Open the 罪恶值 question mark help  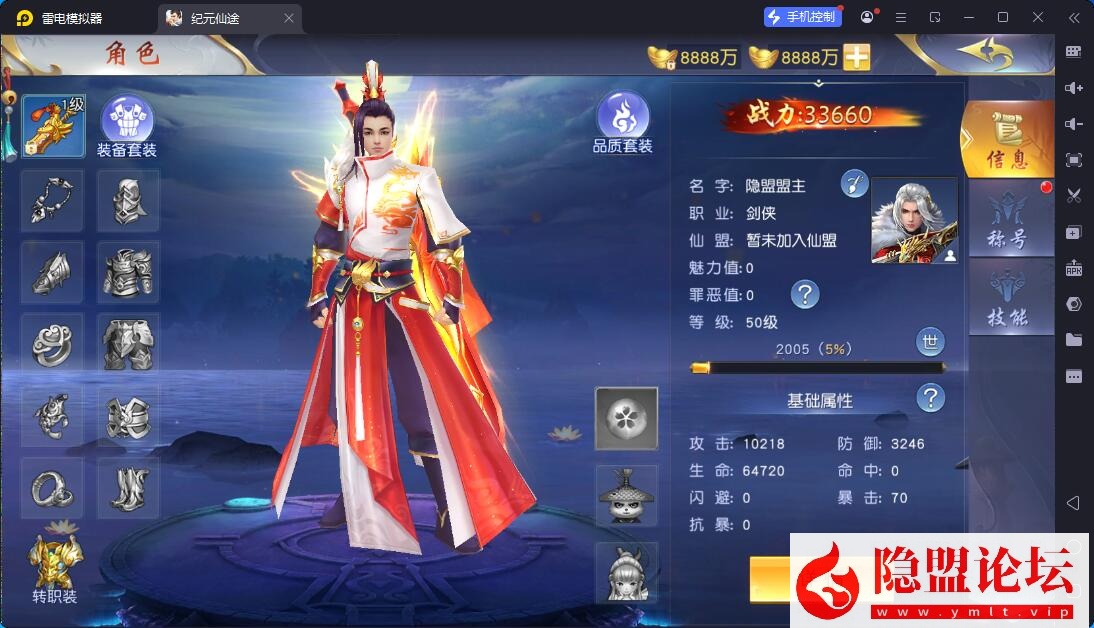point(805,294)
